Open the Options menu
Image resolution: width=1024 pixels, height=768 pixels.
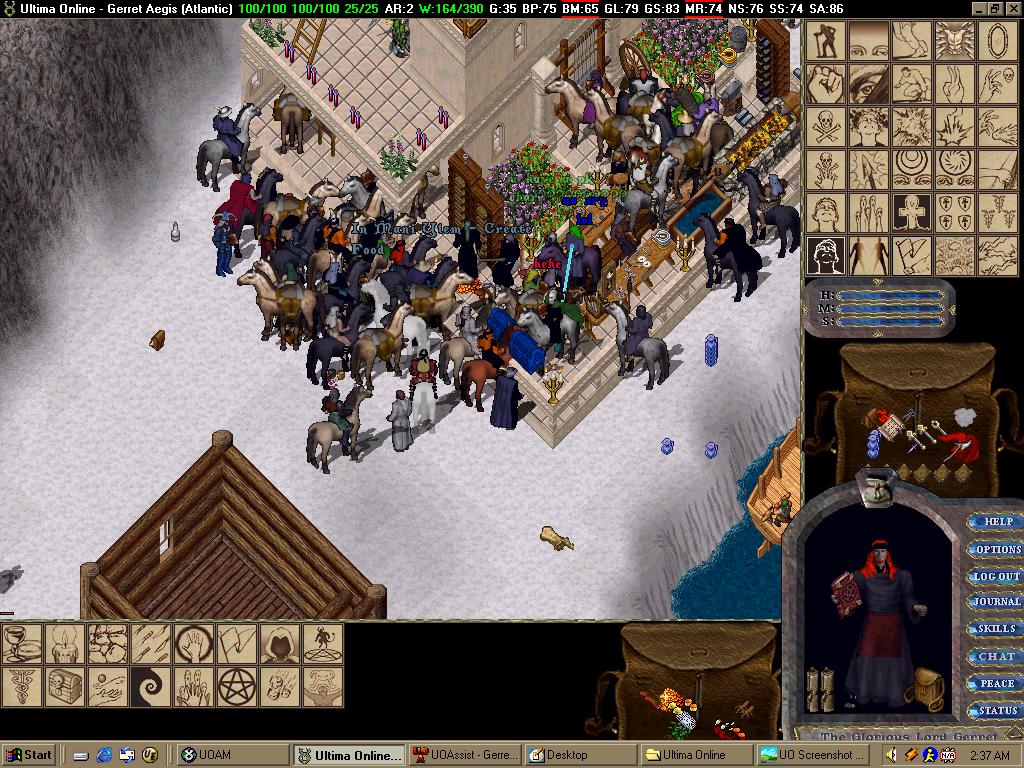(996, 549)
